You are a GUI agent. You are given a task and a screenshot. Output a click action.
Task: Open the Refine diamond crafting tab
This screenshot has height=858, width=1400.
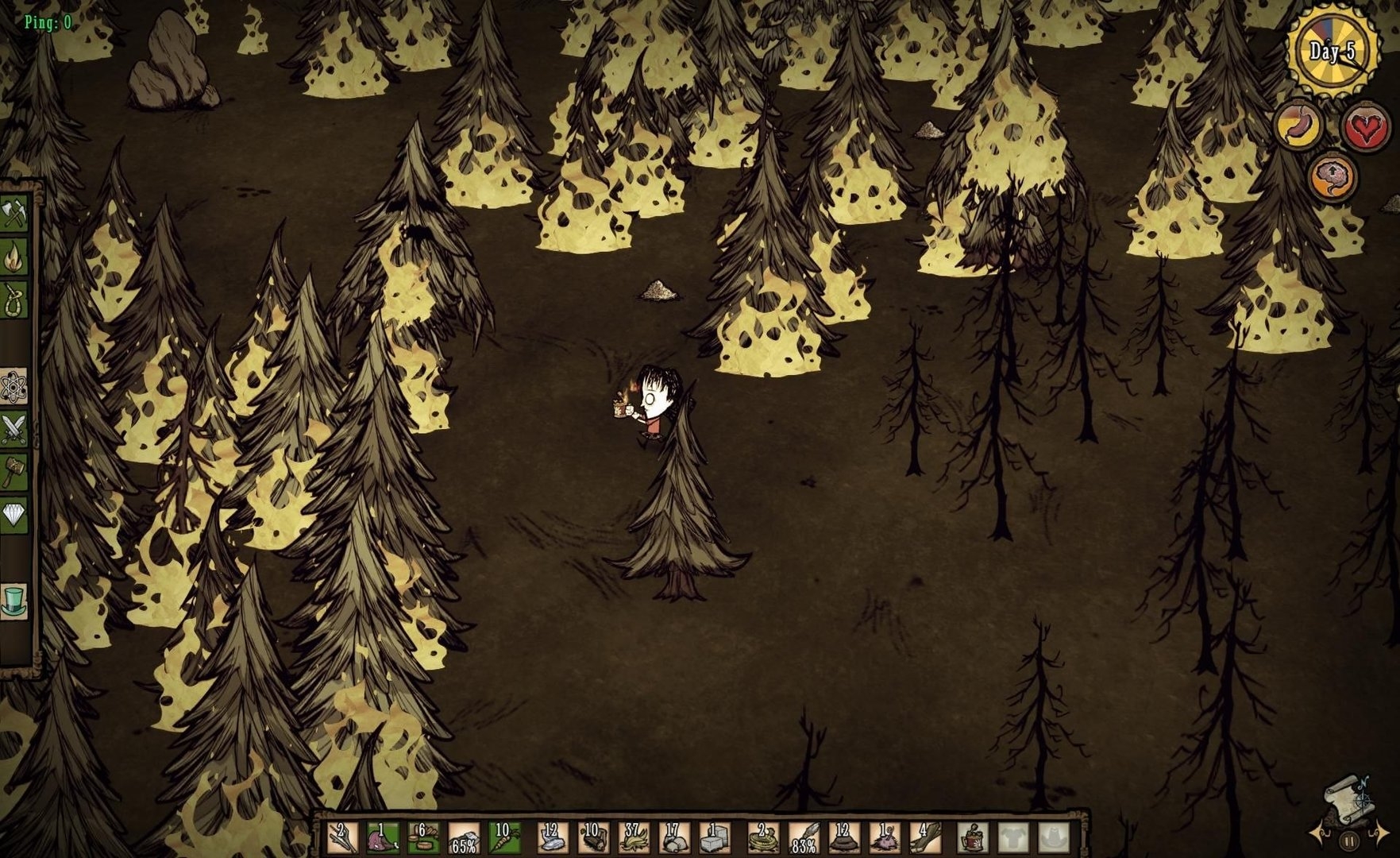click(15, 516)
